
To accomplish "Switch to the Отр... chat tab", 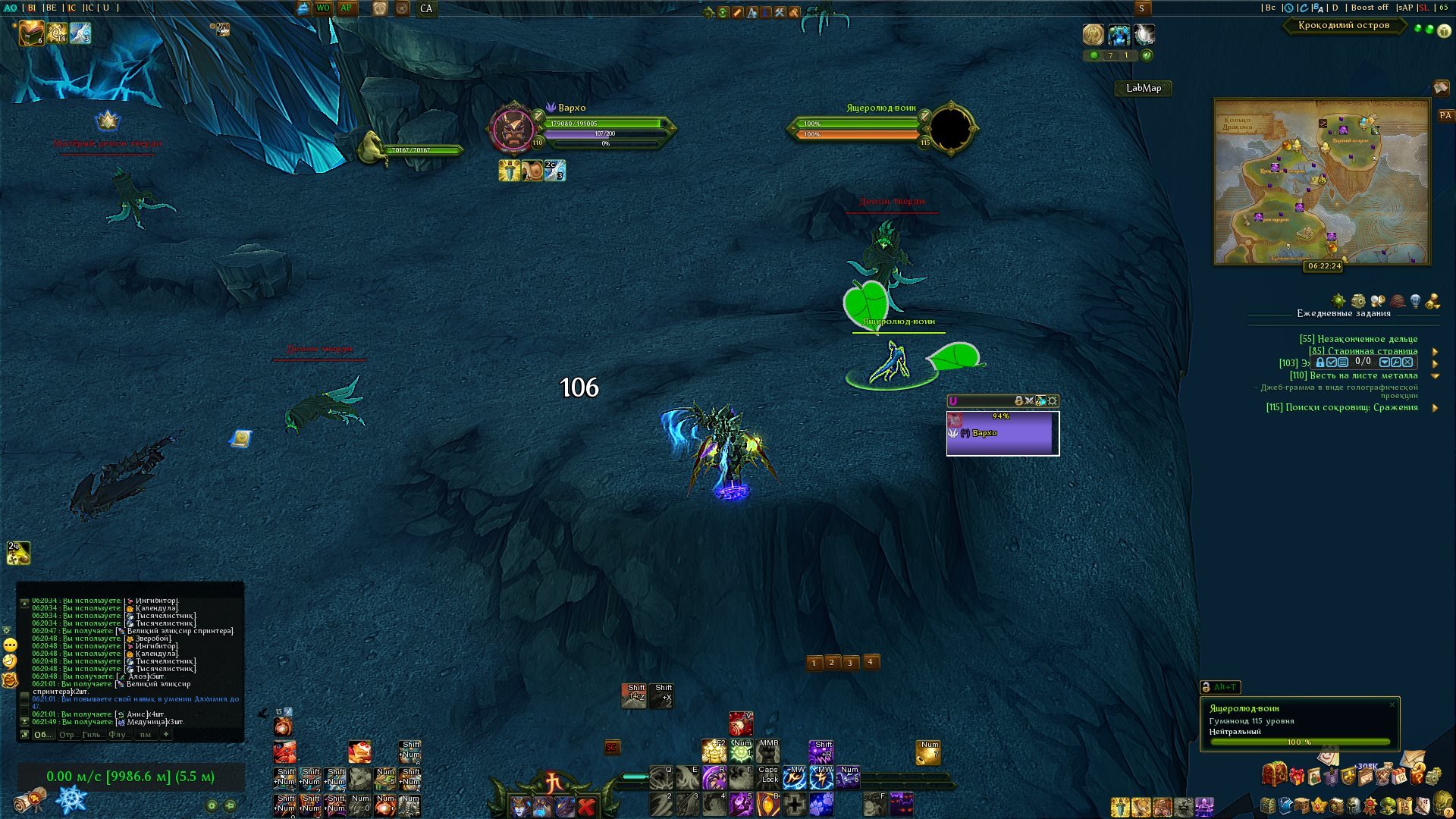I will pos(67,734).
